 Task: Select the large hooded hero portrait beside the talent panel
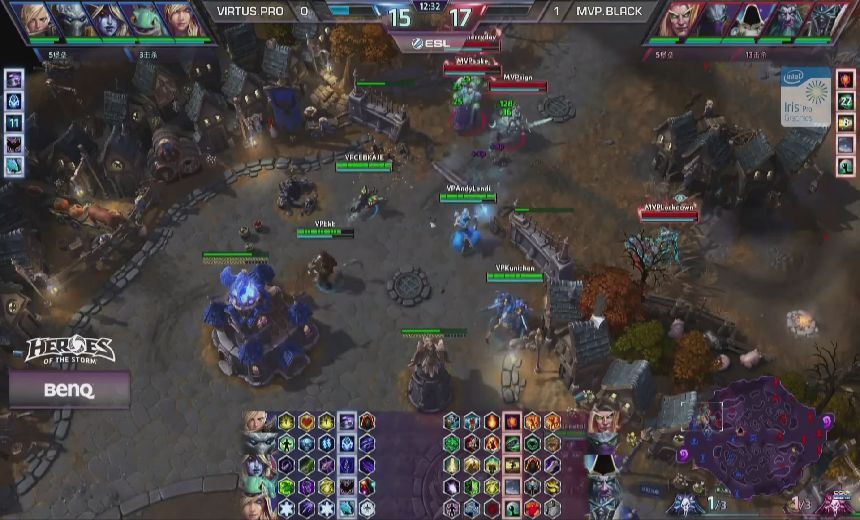coord(603,465)
